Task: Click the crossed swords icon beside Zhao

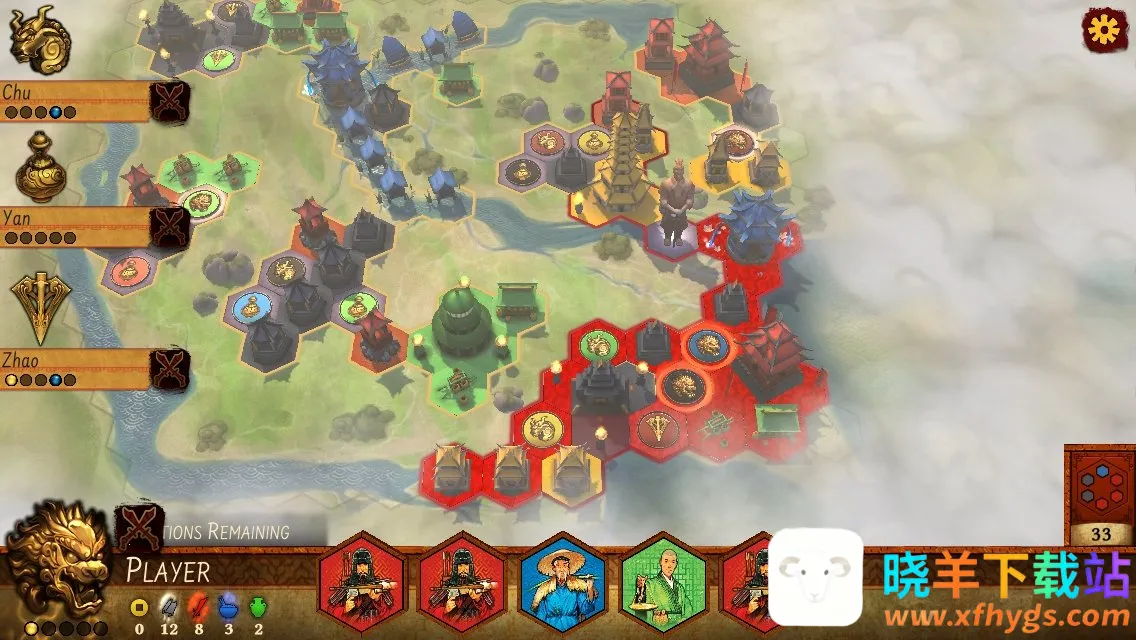Action: [x=170, y=369]
